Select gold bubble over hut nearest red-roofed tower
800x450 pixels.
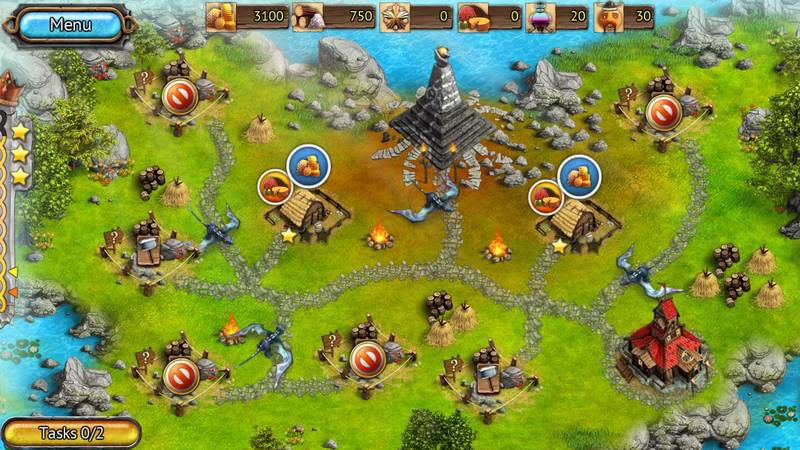pyautogui.click(x=577, y=174)
